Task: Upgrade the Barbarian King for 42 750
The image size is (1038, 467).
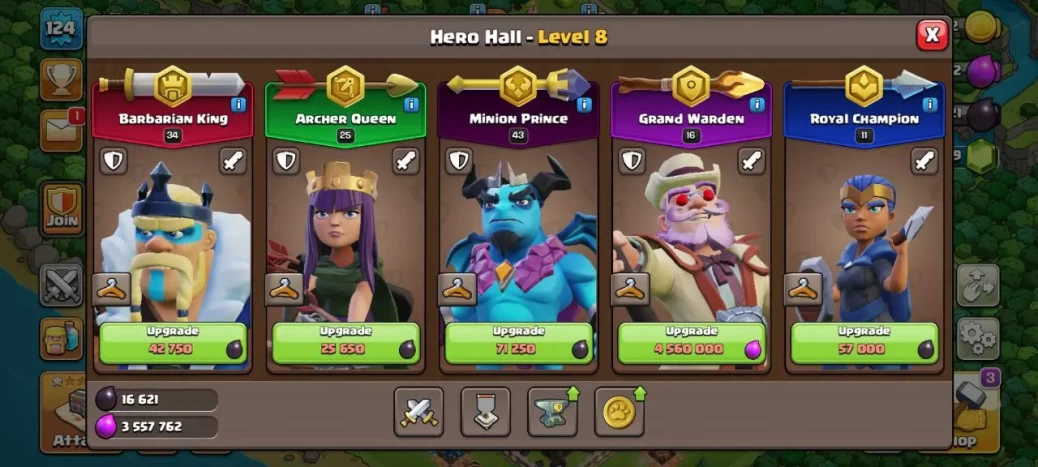Action: tap(172, 343)
